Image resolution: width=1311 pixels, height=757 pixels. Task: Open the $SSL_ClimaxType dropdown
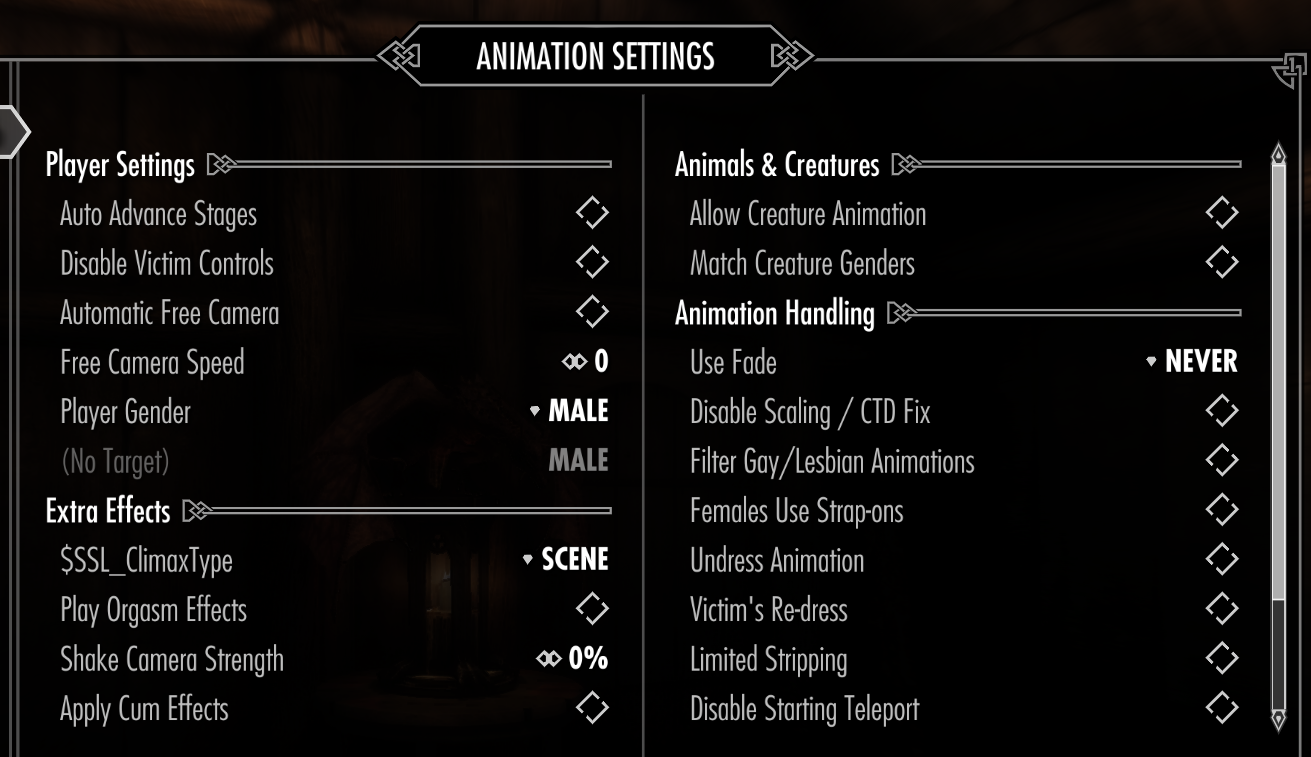[x=566, y=560]
